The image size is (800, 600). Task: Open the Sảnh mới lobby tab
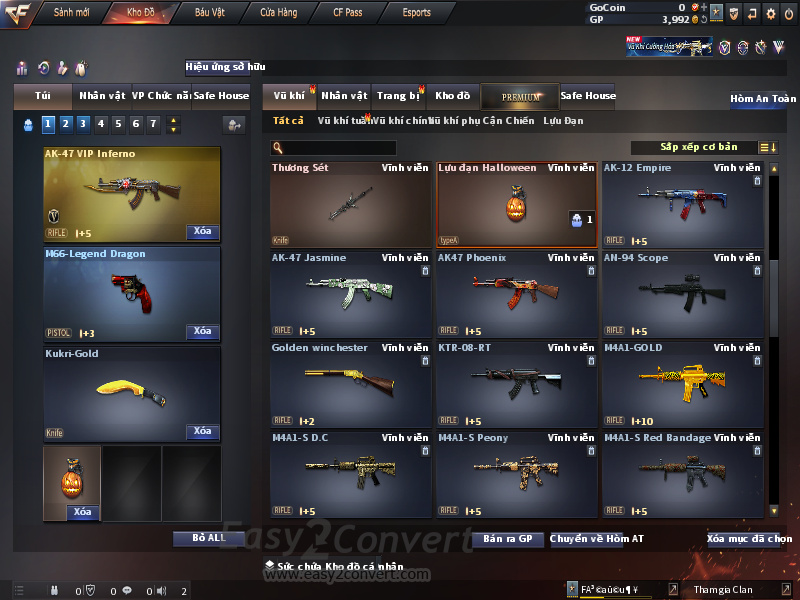point(71,13)
